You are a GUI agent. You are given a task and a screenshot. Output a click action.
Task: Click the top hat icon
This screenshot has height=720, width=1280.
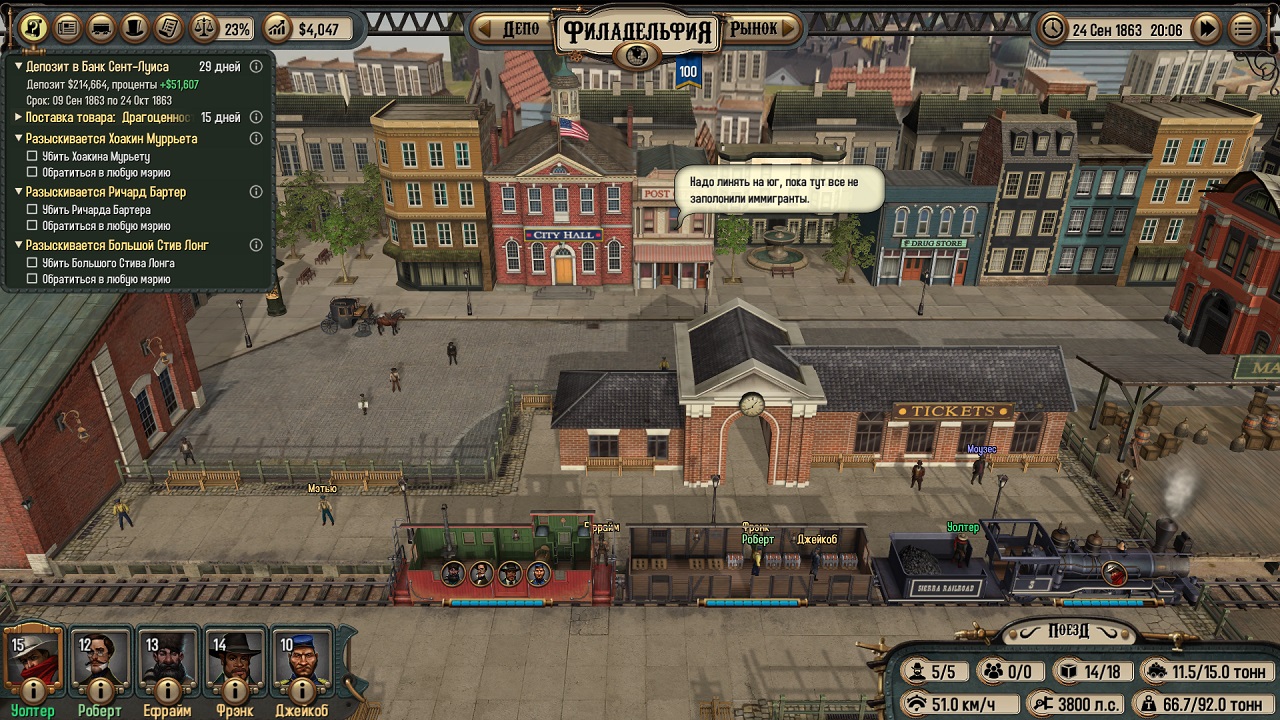click(135, 28)
